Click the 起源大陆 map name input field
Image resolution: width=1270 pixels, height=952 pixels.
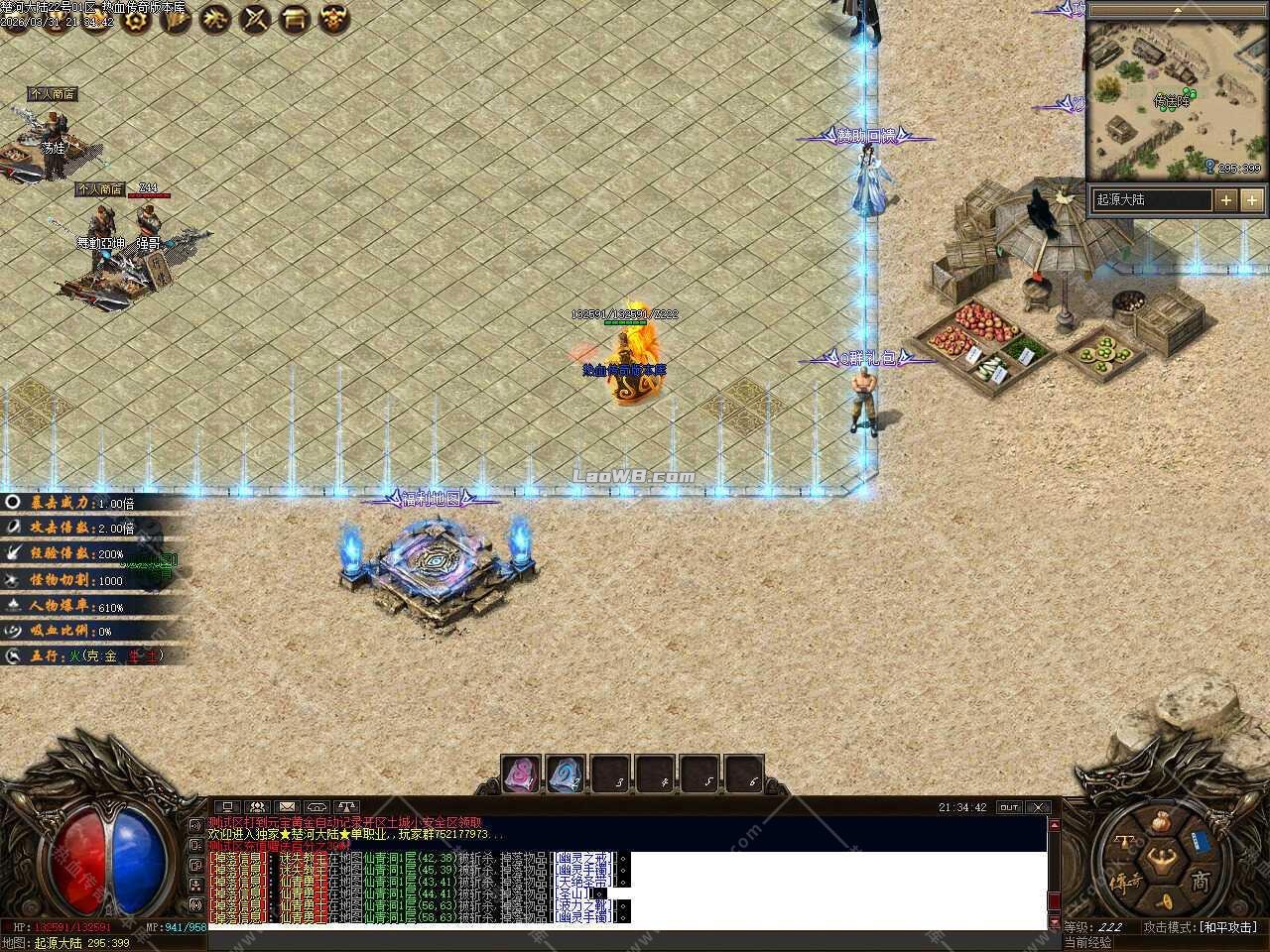click(x=1151, y=199)
